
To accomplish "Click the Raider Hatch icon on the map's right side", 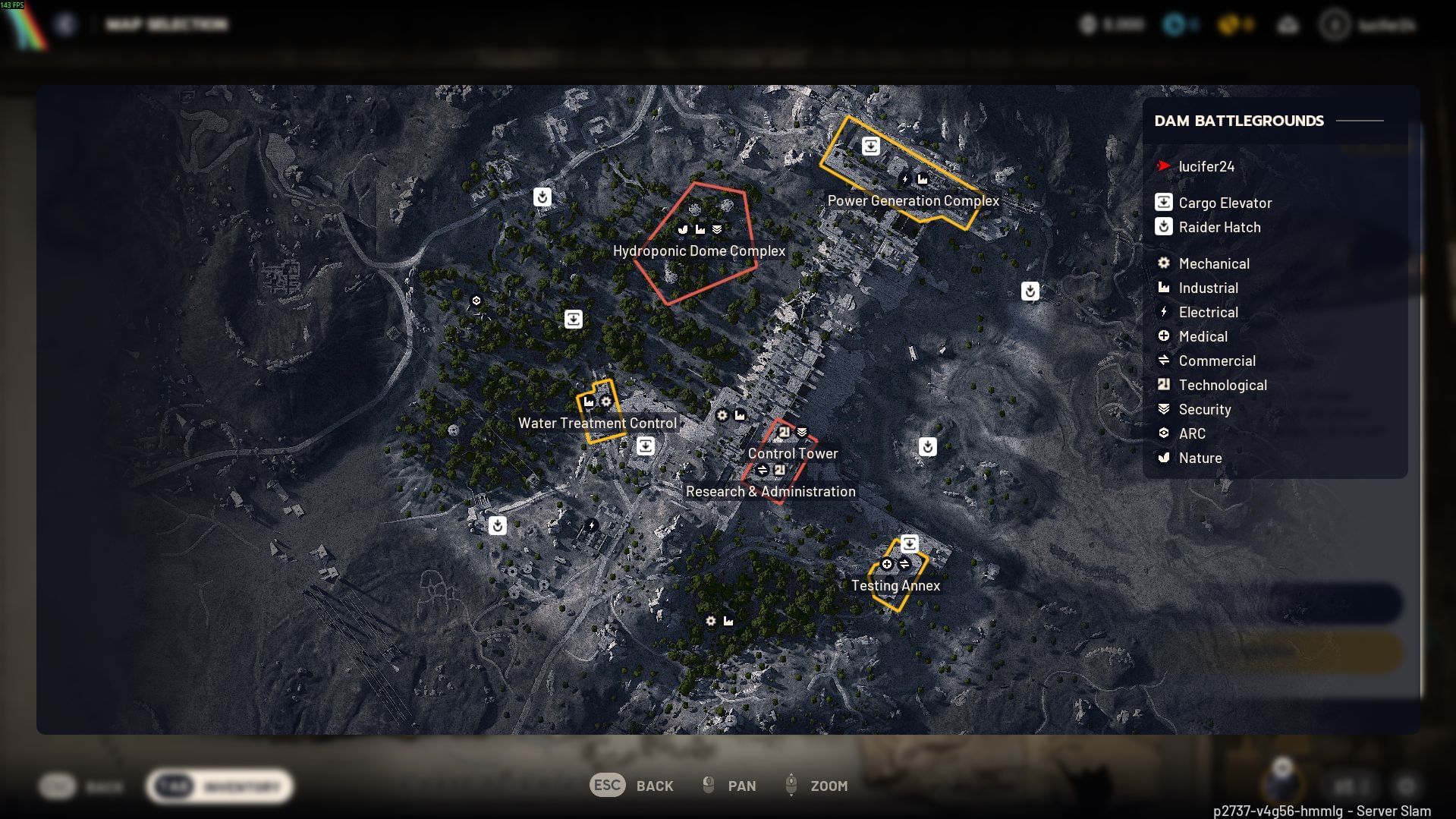I will click(x=1030, y=290).
